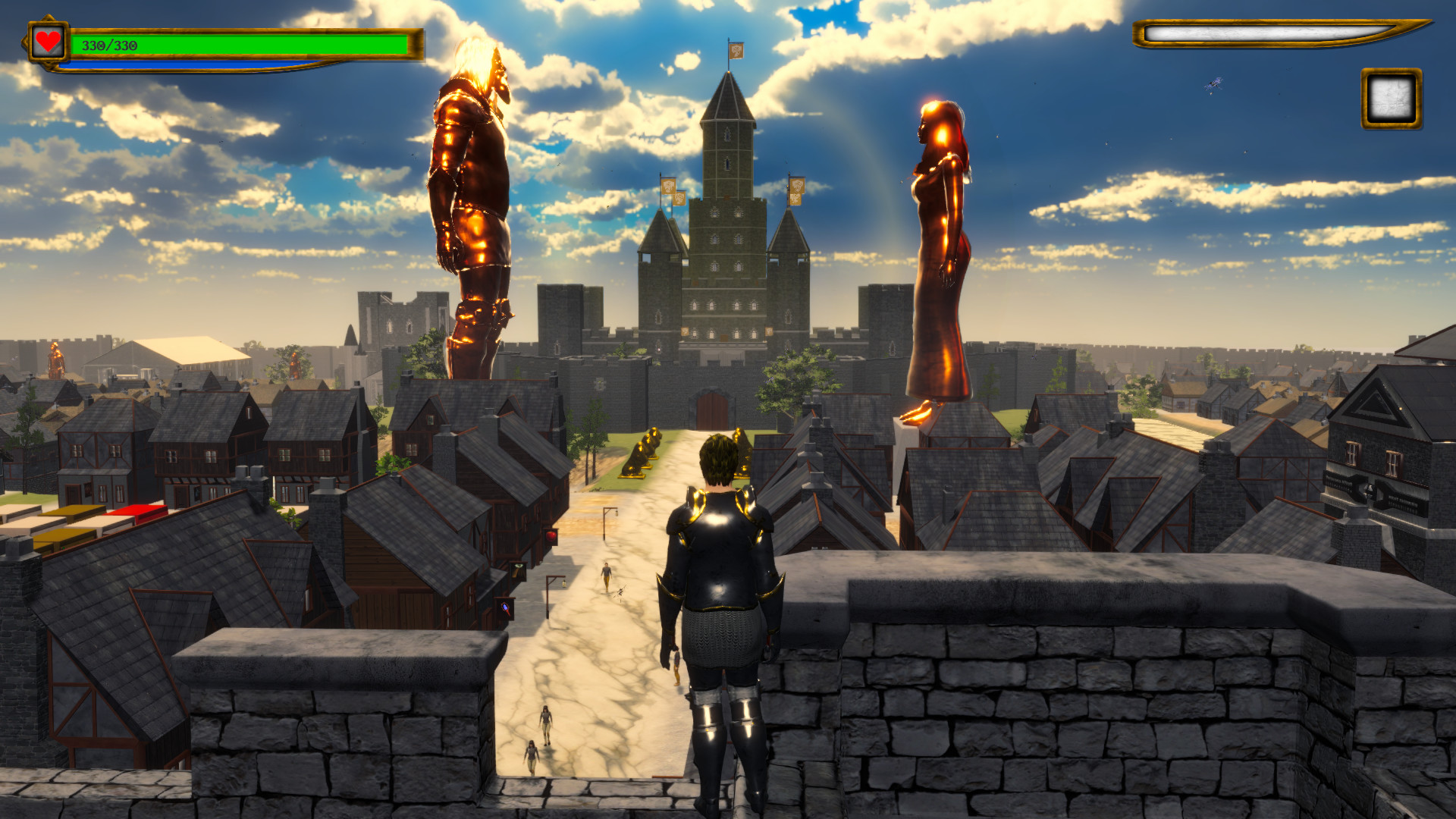1456x819 pixels.
Task: Select the empty item slot frame top right
Action: (1390, 99)
